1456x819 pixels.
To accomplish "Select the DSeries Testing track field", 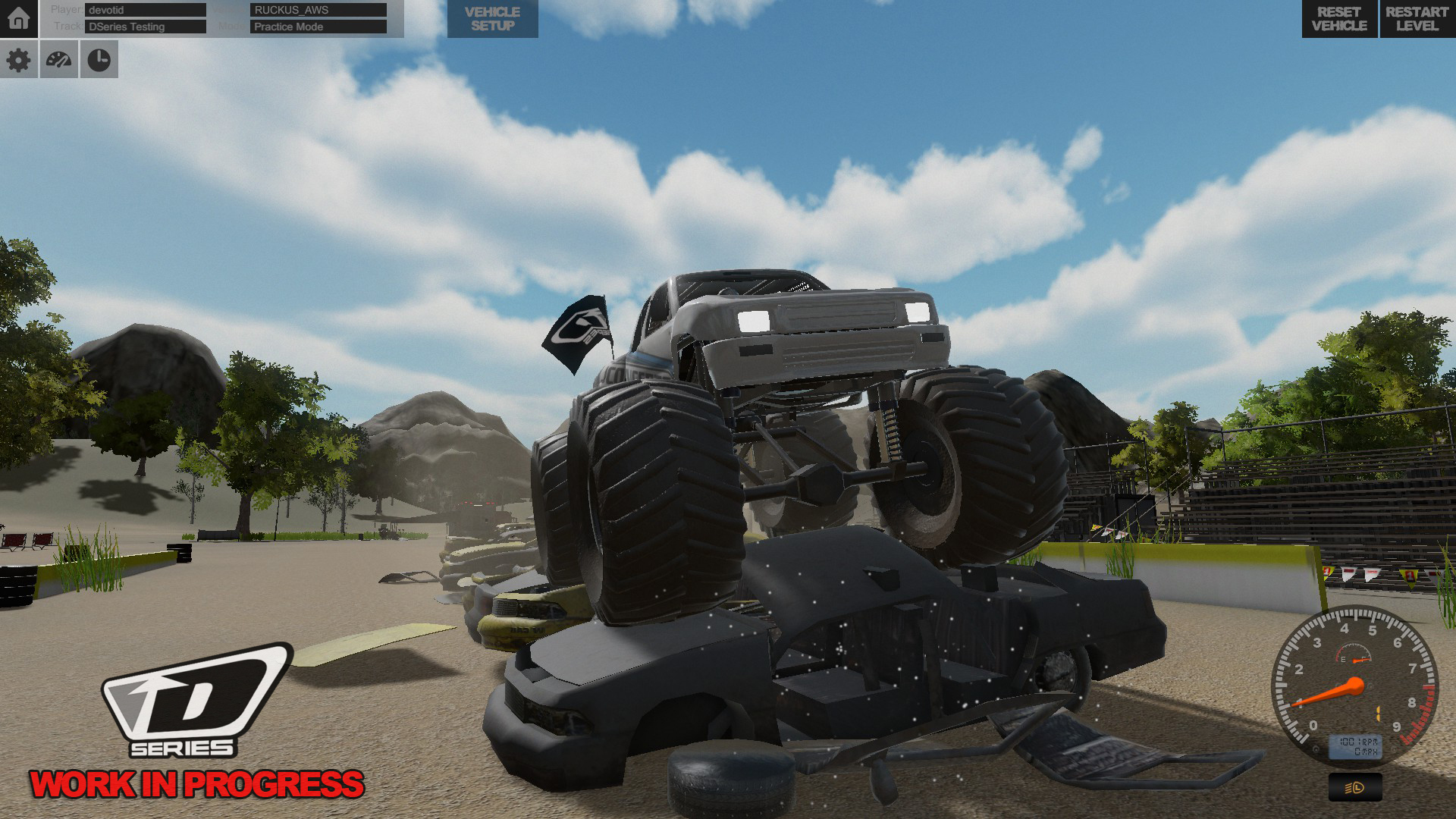I will click(x=146, y=27).
